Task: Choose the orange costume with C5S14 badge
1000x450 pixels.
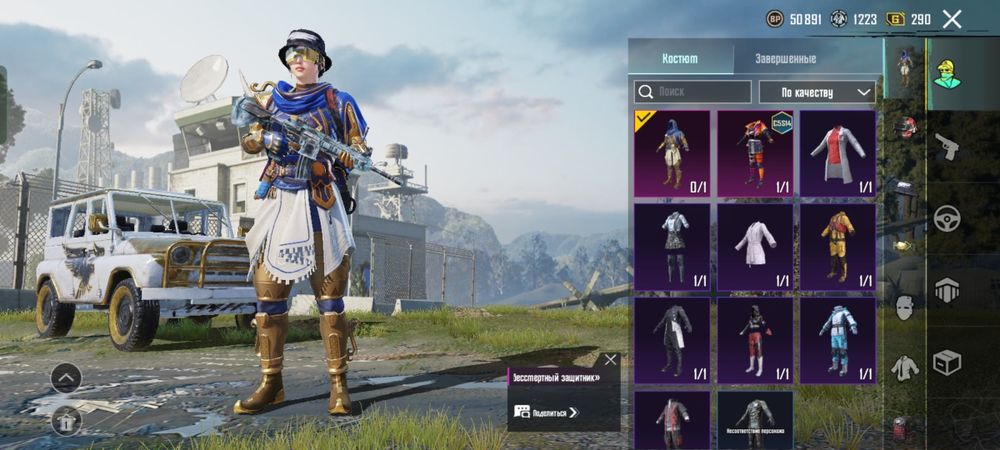Action: coord(755,154)
